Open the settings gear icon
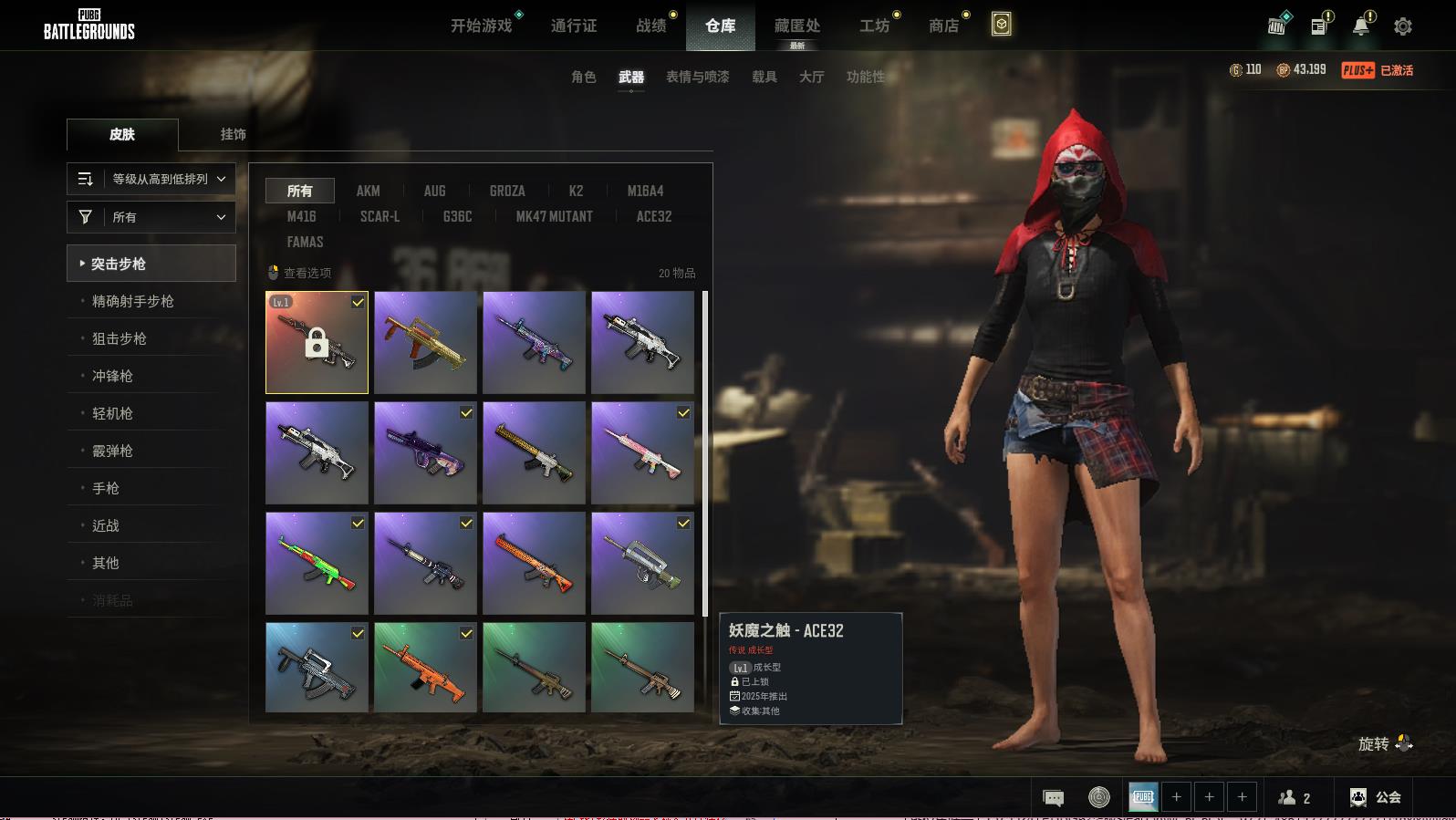 point(1402,26)
